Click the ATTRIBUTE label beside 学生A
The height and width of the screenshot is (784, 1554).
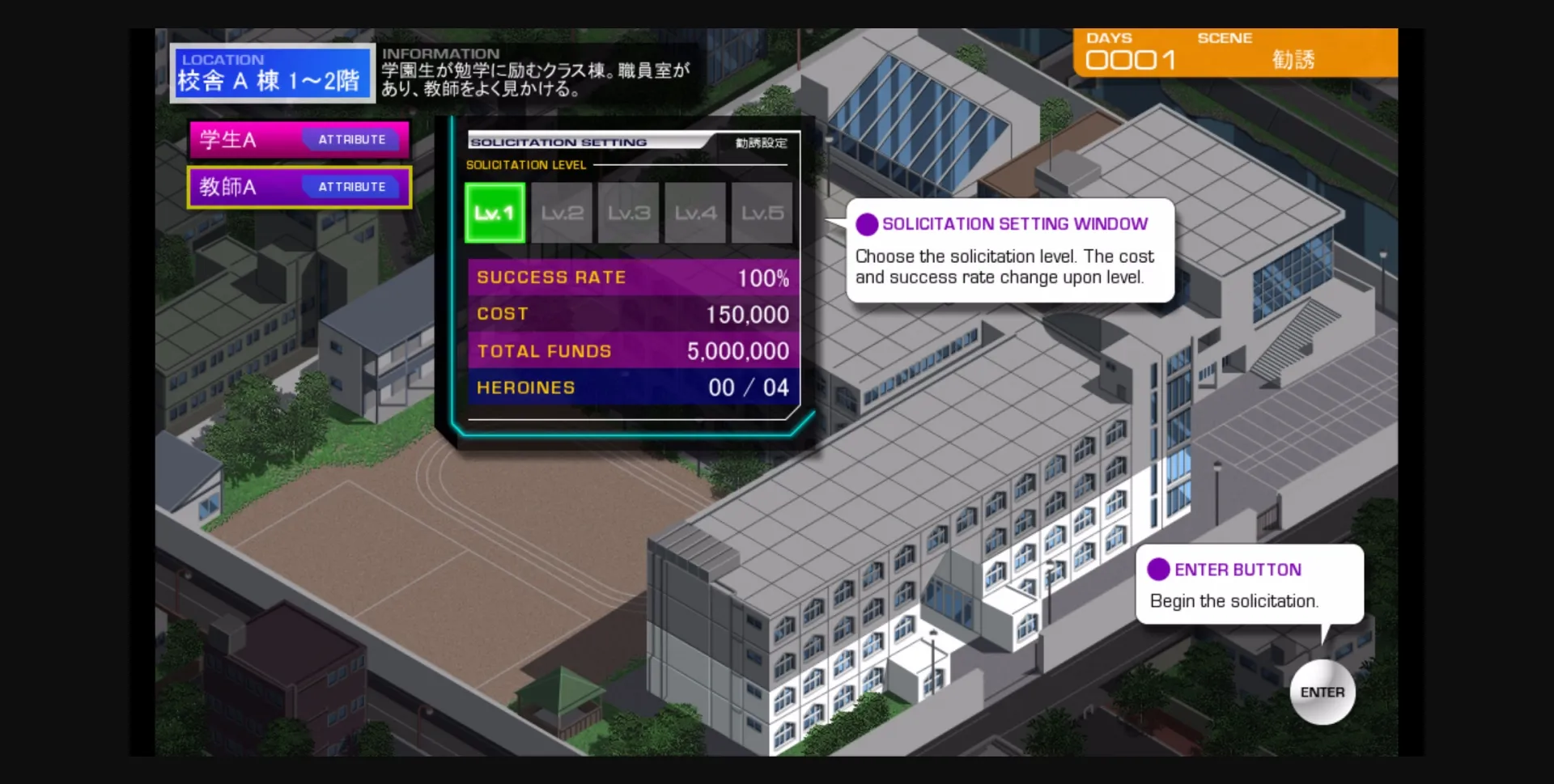pyautogui.click(x=351, y=139)
